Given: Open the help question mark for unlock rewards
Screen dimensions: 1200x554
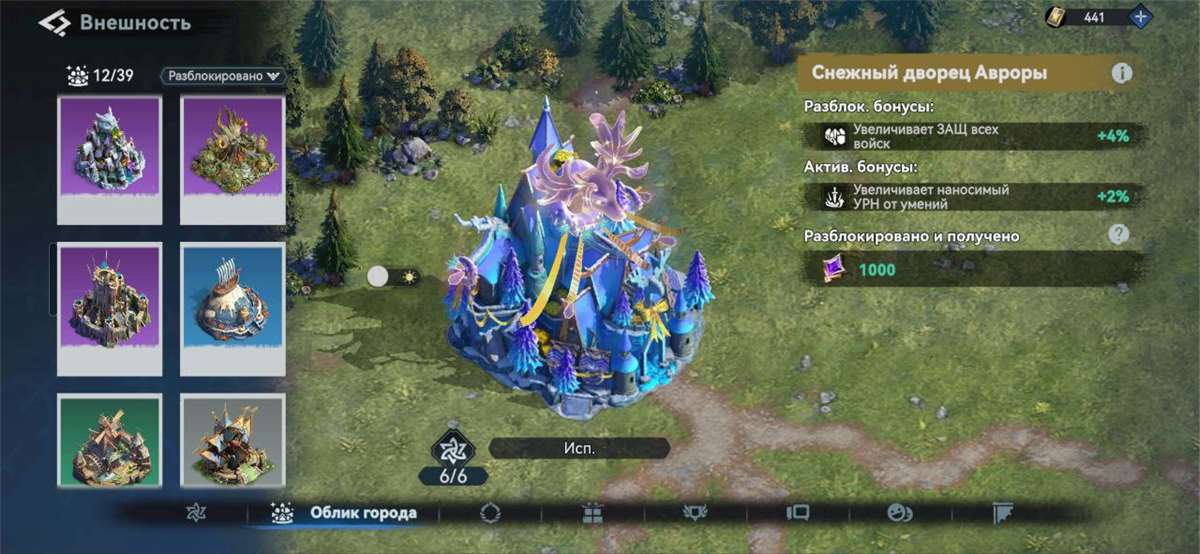Looking at the screenshot, I should pos(1118,235).
